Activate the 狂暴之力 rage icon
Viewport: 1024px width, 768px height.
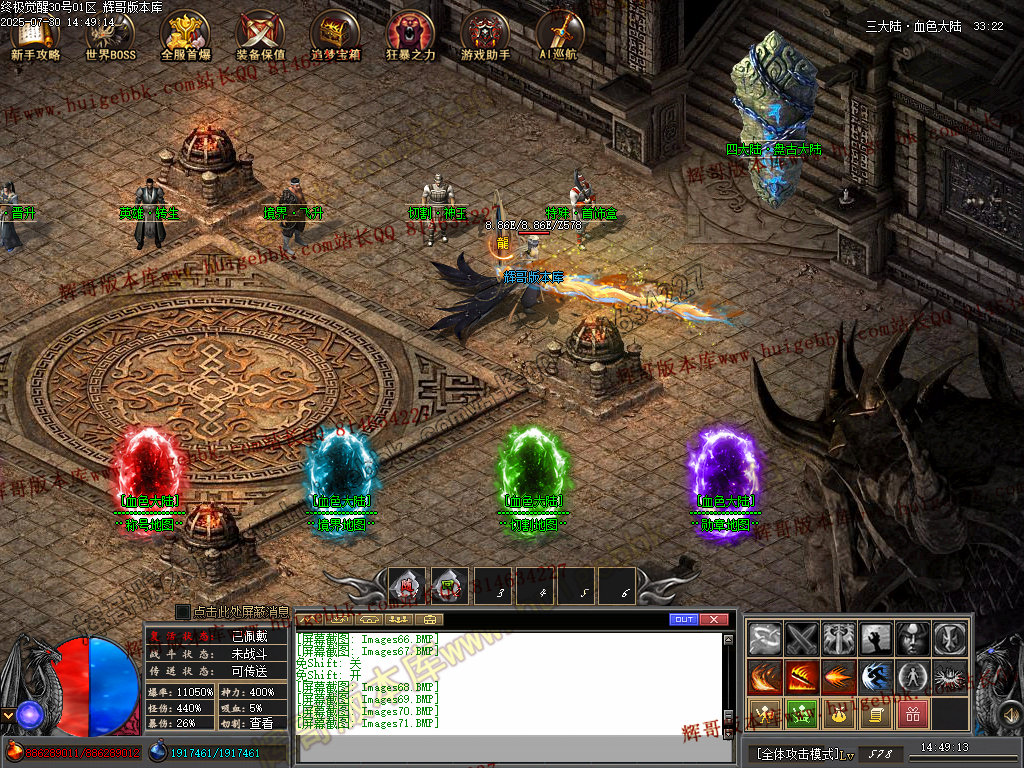tap(410, 36)
